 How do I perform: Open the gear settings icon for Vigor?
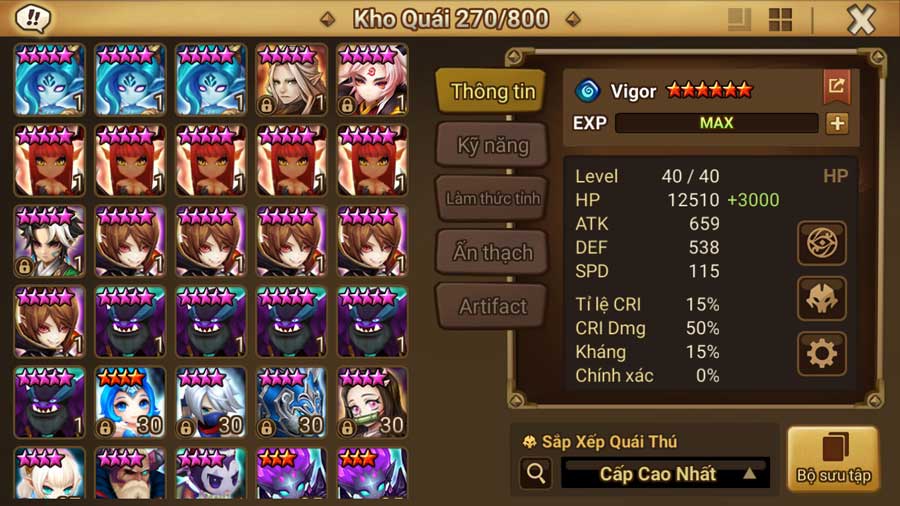pyautogui.click(x=822, y=353)
